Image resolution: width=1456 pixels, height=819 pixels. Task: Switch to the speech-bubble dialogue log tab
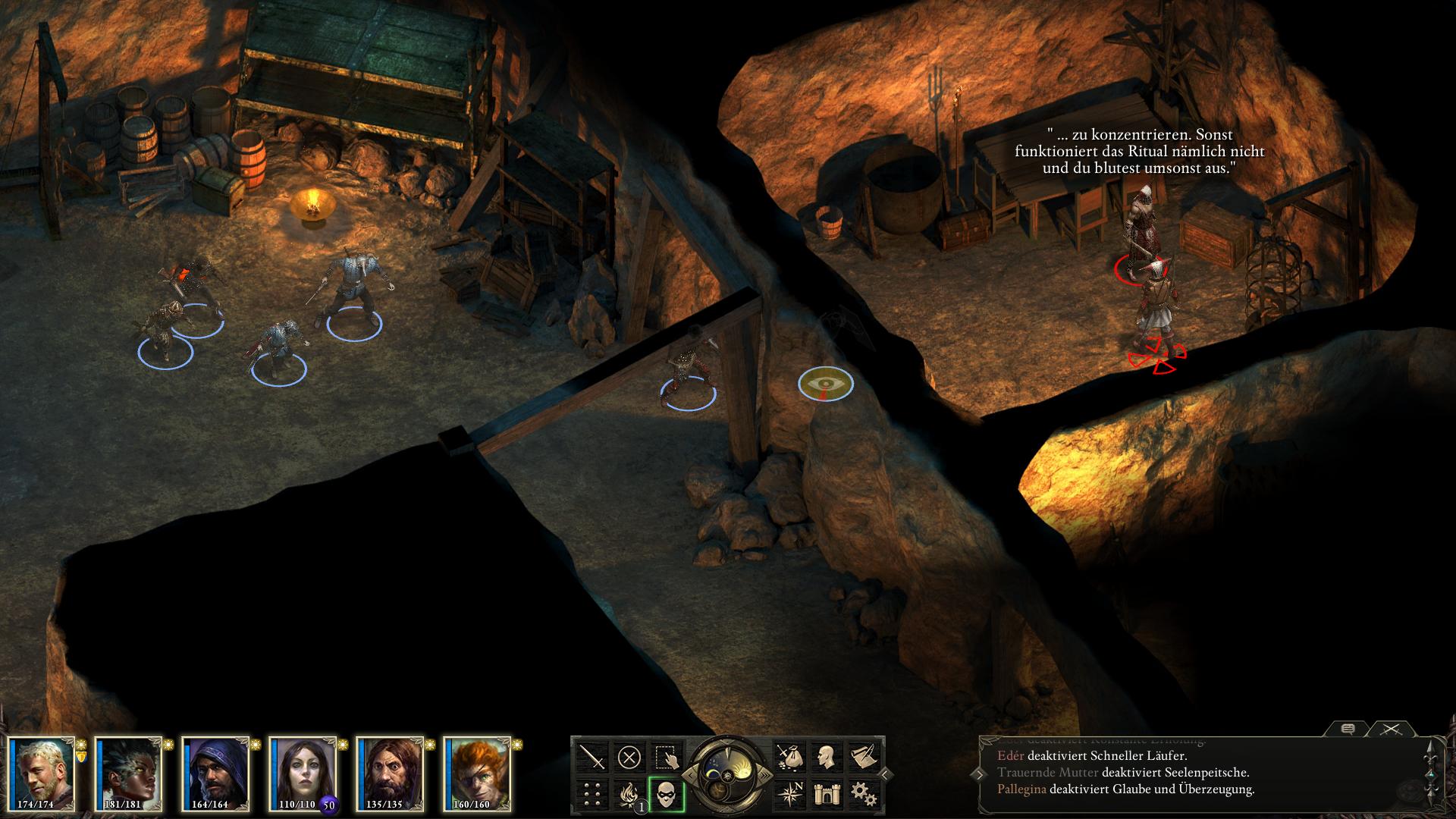tap(1348, 730)
